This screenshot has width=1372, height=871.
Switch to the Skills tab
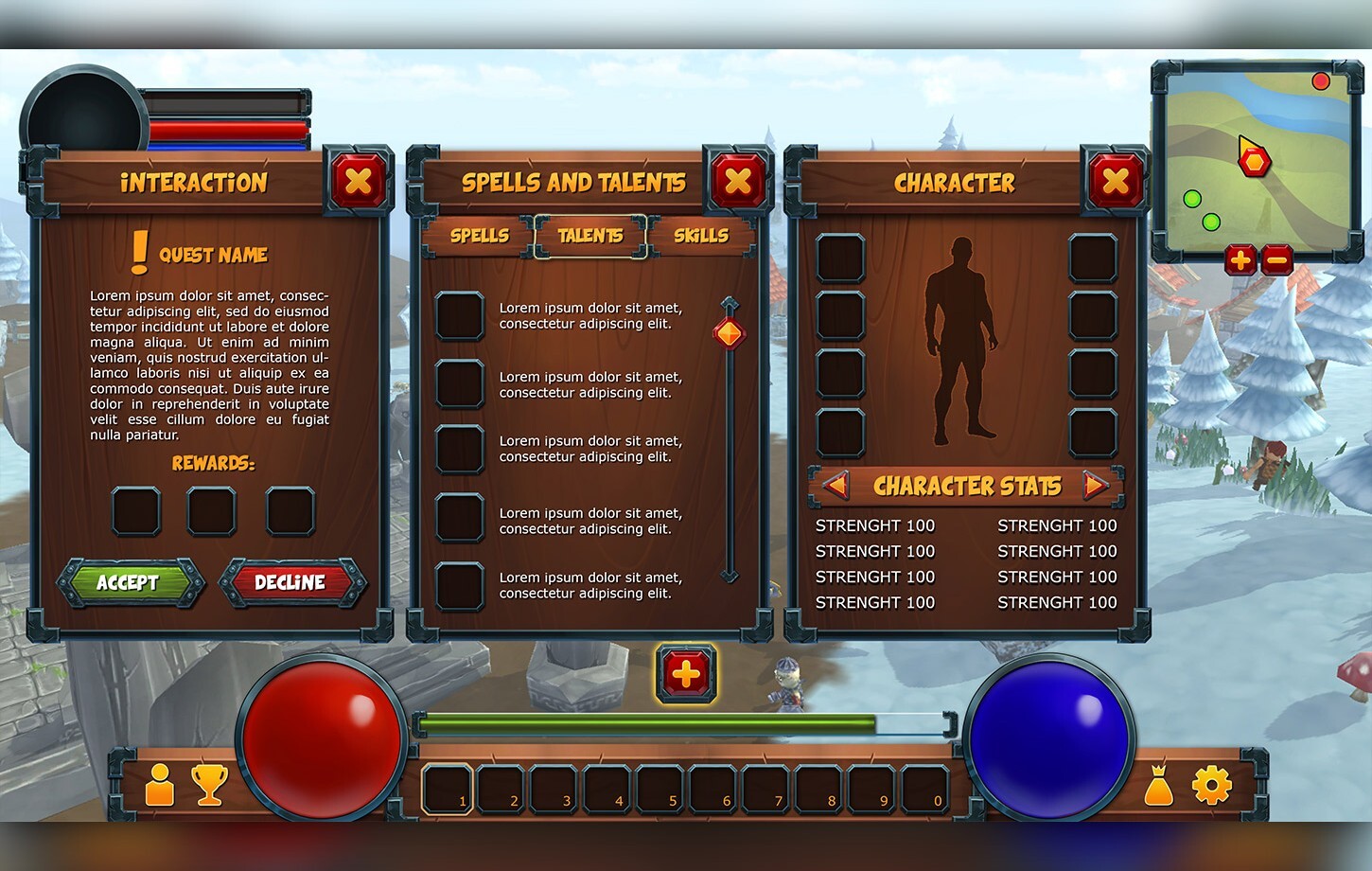700,236
